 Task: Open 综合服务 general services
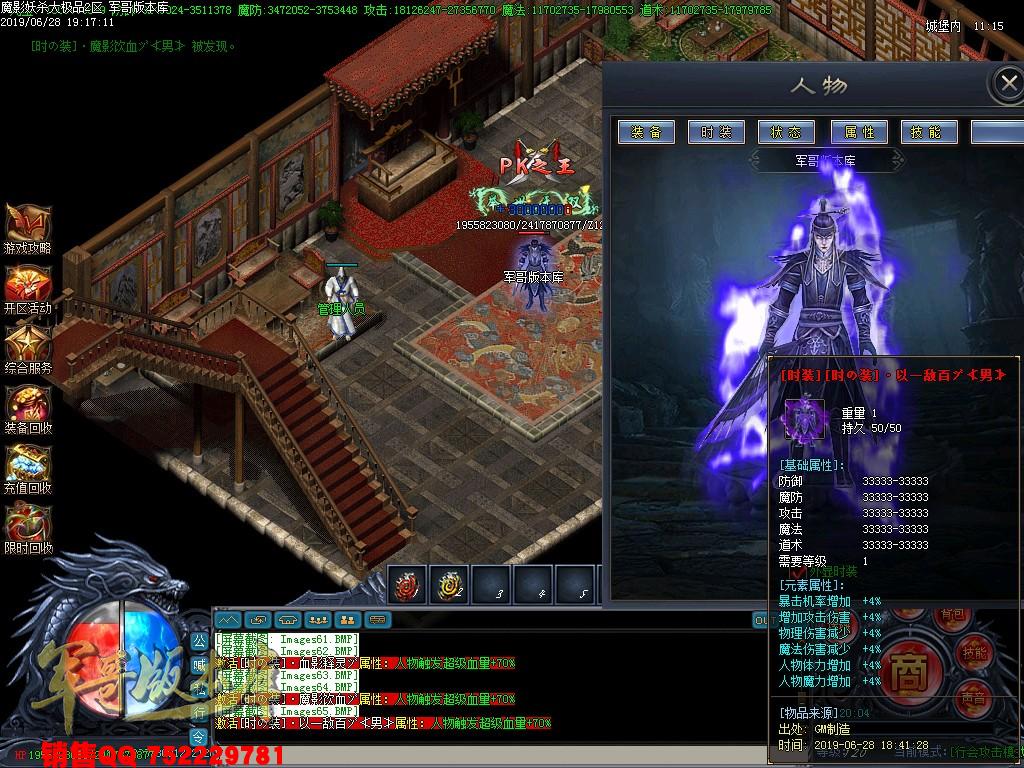click(27, 349)
